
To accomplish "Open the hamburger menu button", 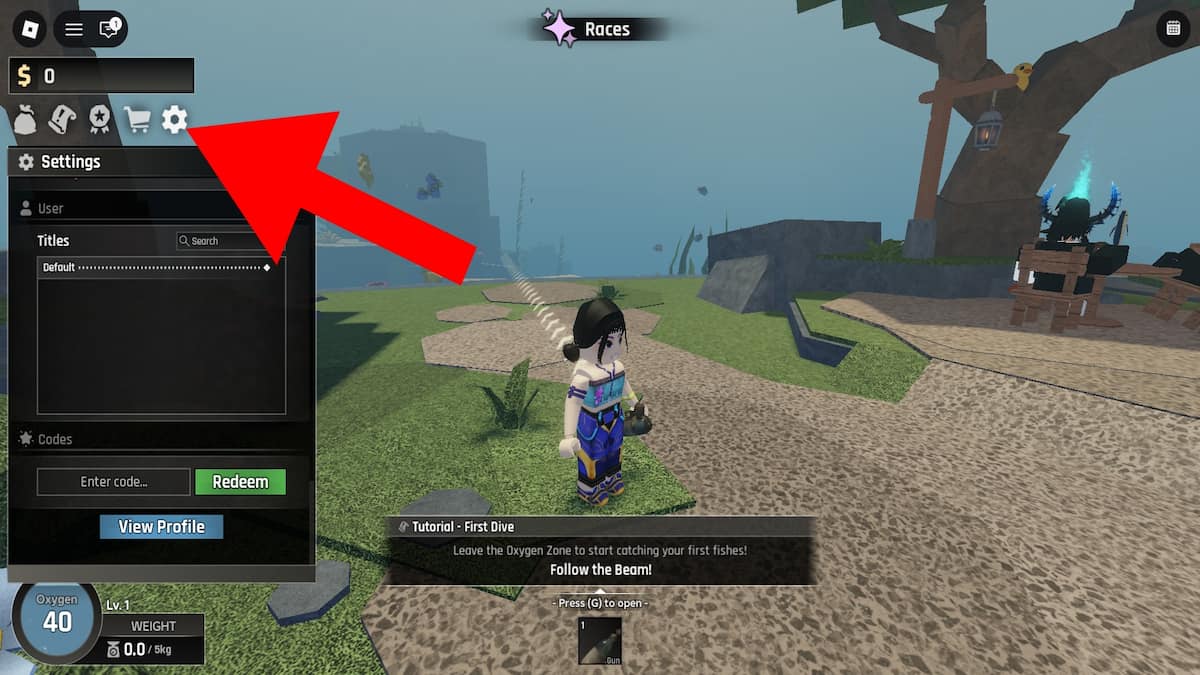I will coord(74,29).
